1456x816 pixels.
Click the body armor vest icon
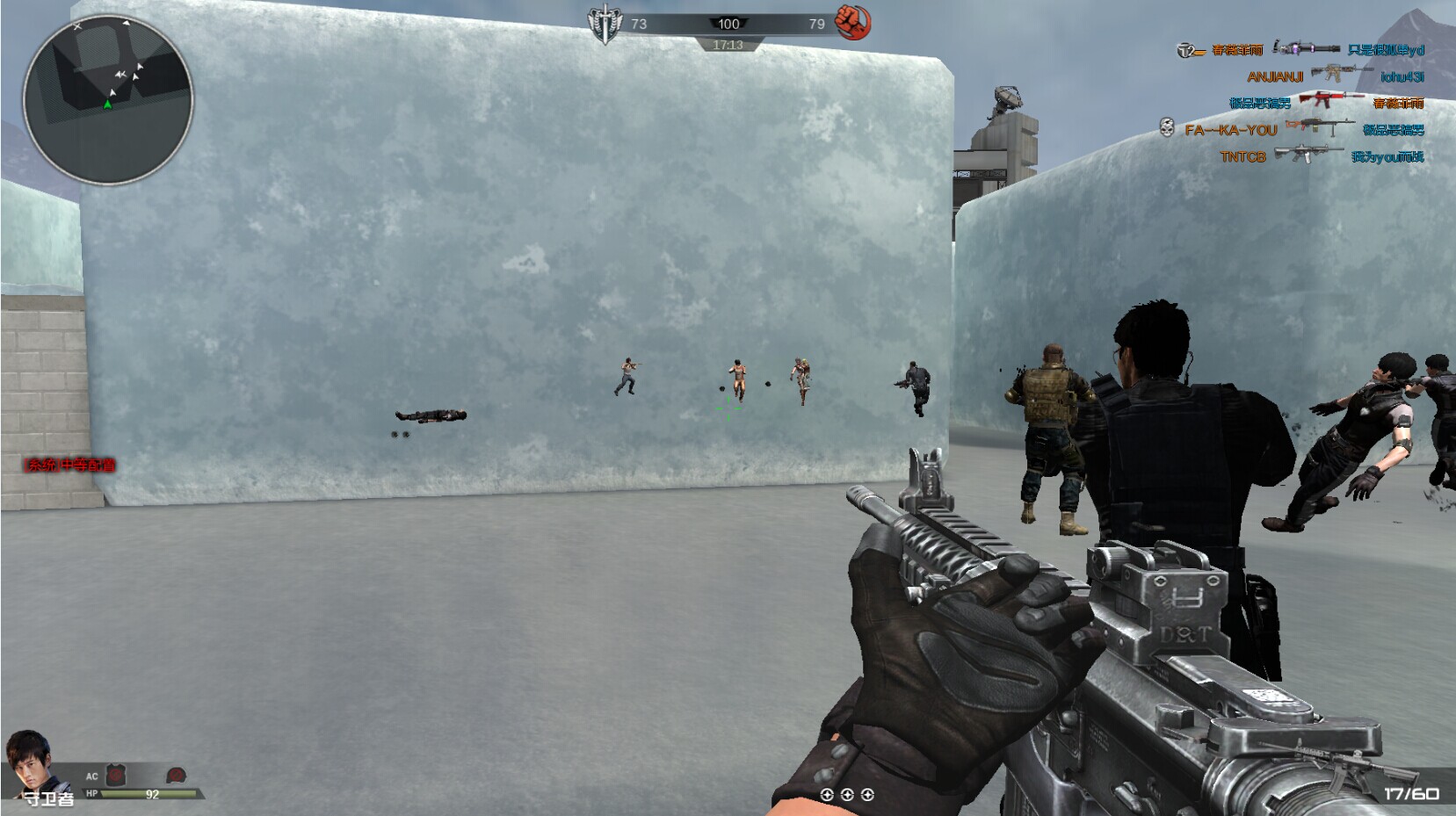116,775
